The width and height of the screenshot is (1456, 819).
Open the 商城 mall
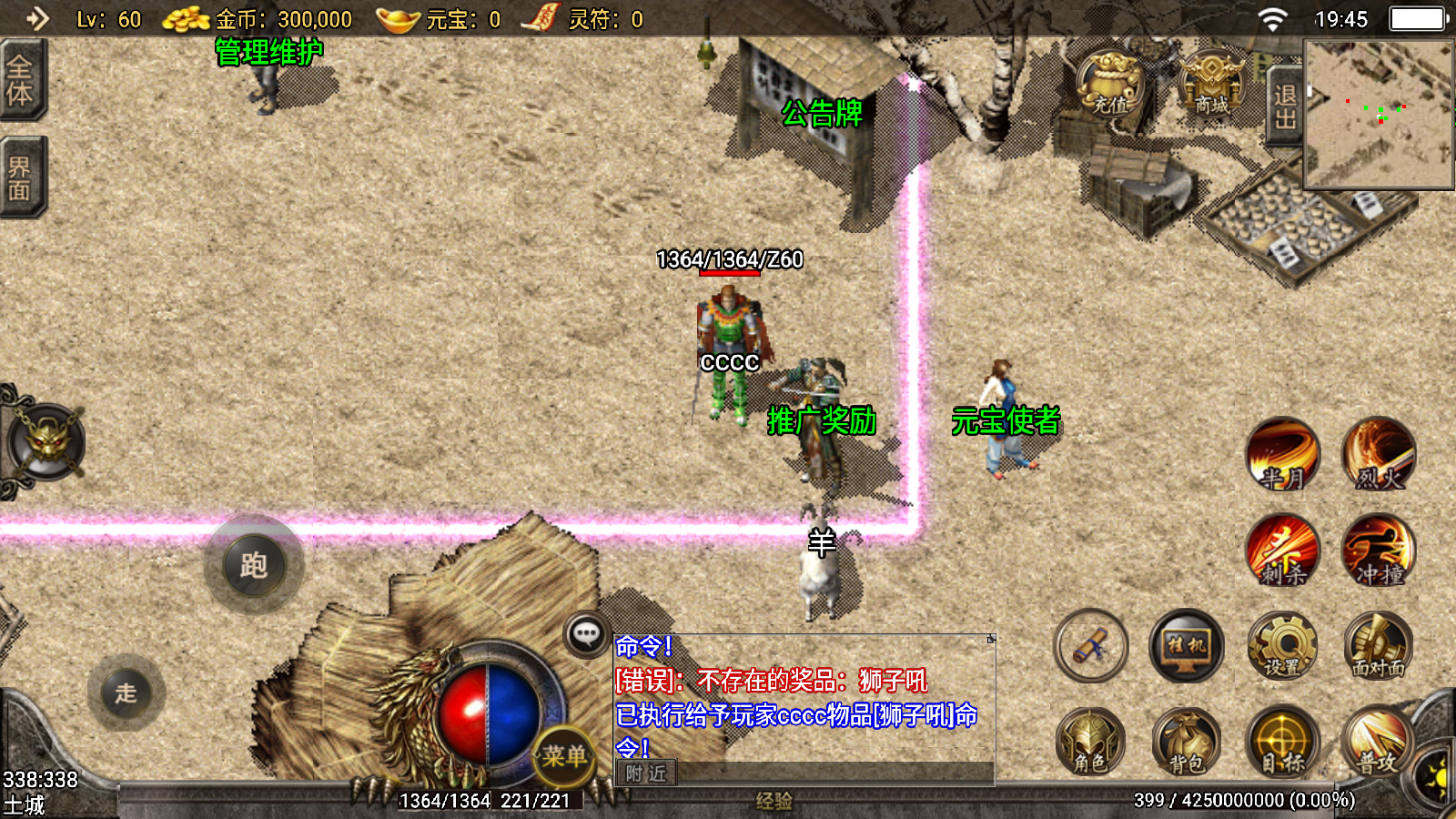point(1211,84)
